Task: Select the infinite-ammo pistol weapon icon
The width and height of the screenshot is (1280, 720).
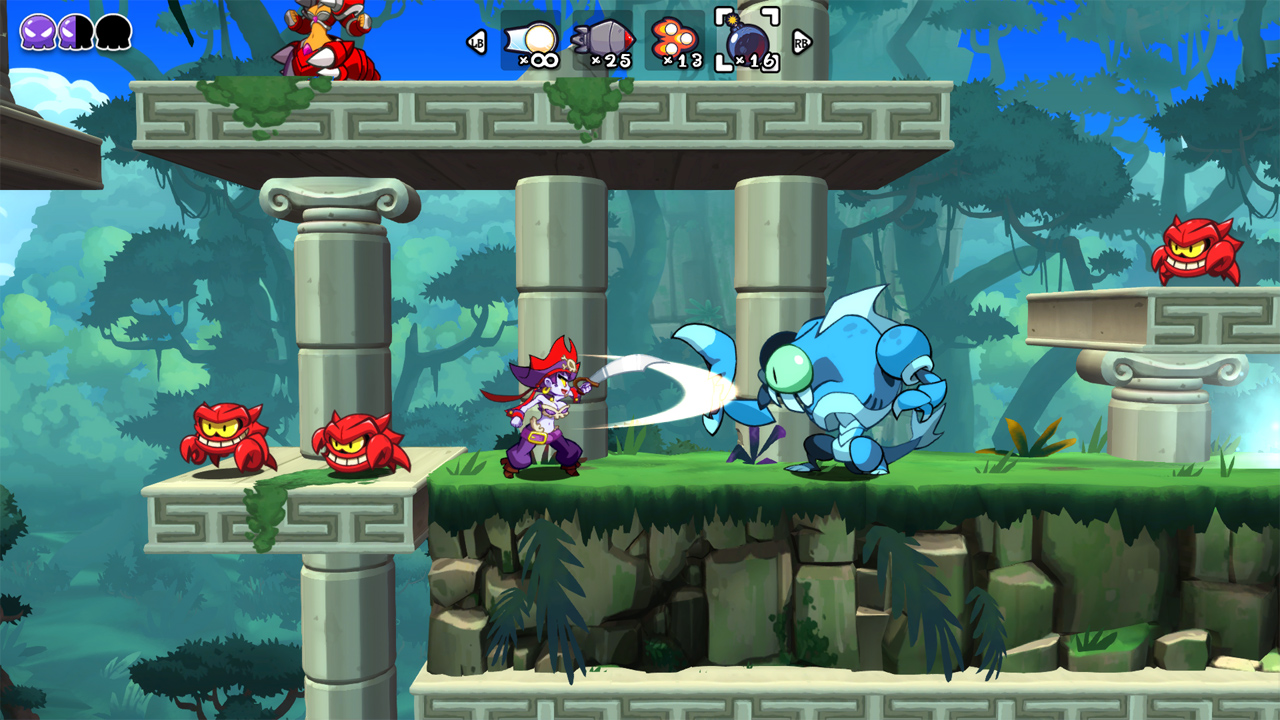Action: pos(533,36)
